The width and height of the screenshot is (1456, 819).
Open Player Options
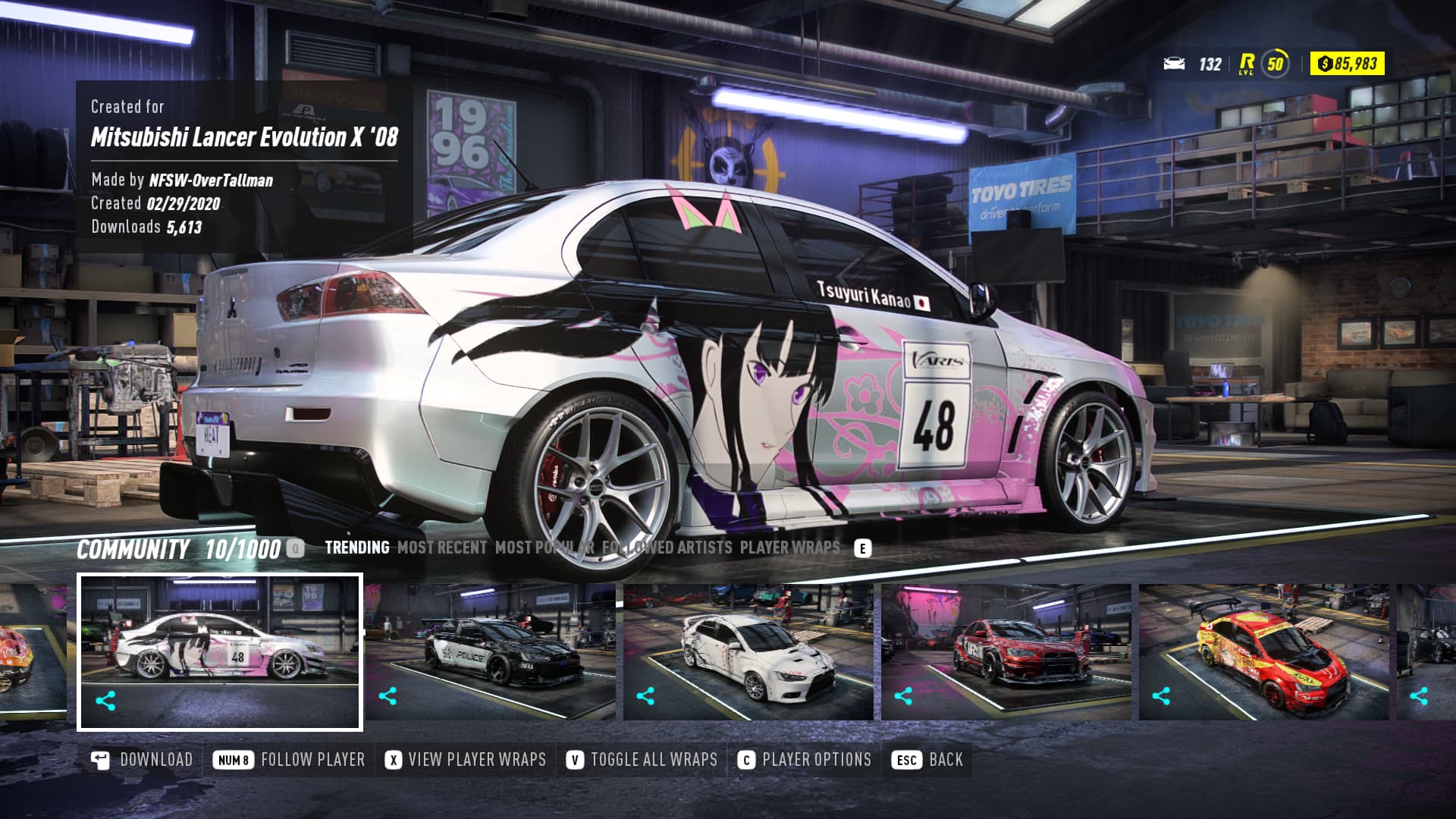pyautogui.click(x=805, y=760)
